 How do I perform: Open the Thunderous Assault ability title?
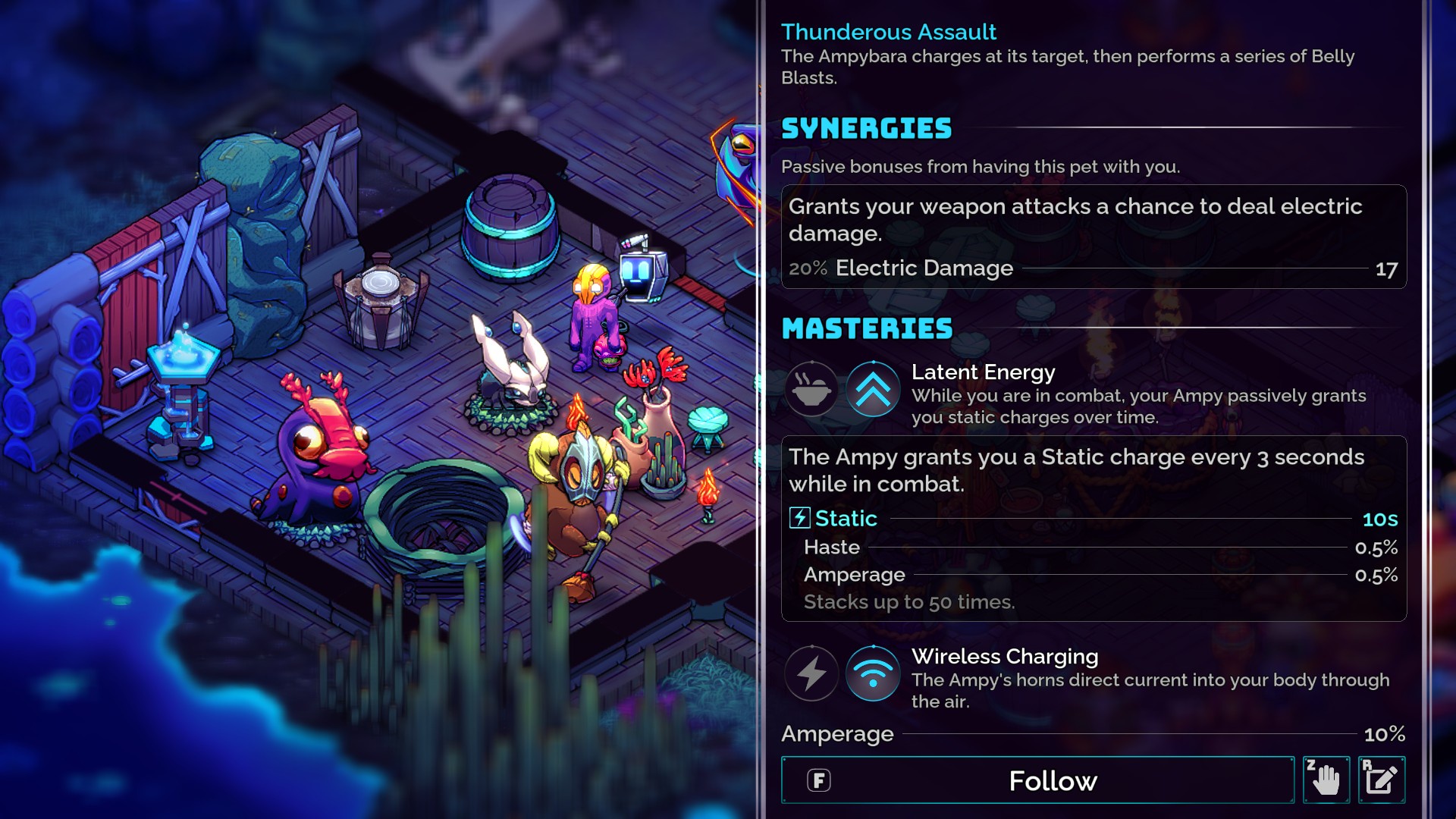(x=889, y=32)
